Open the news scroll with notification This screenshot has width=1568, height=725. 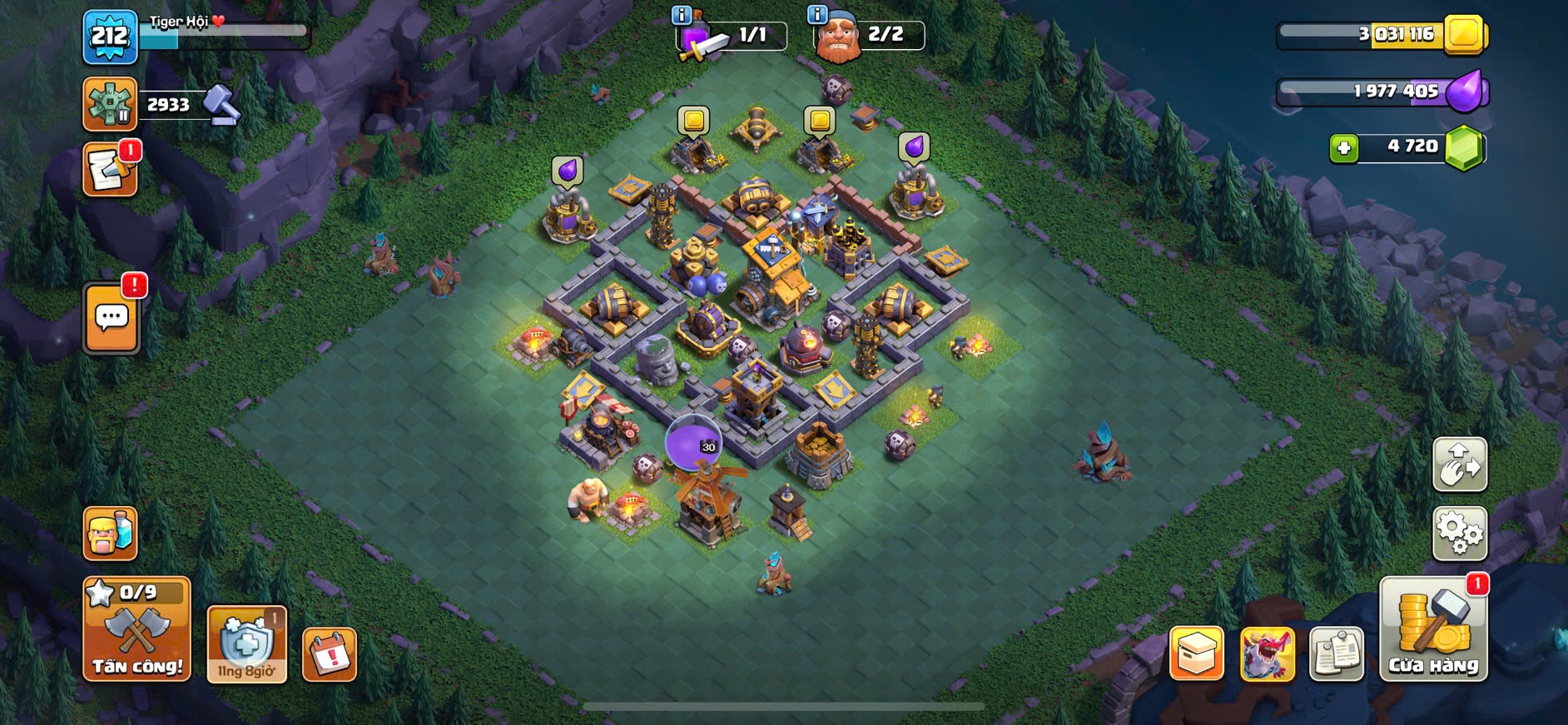coord(110,170)
